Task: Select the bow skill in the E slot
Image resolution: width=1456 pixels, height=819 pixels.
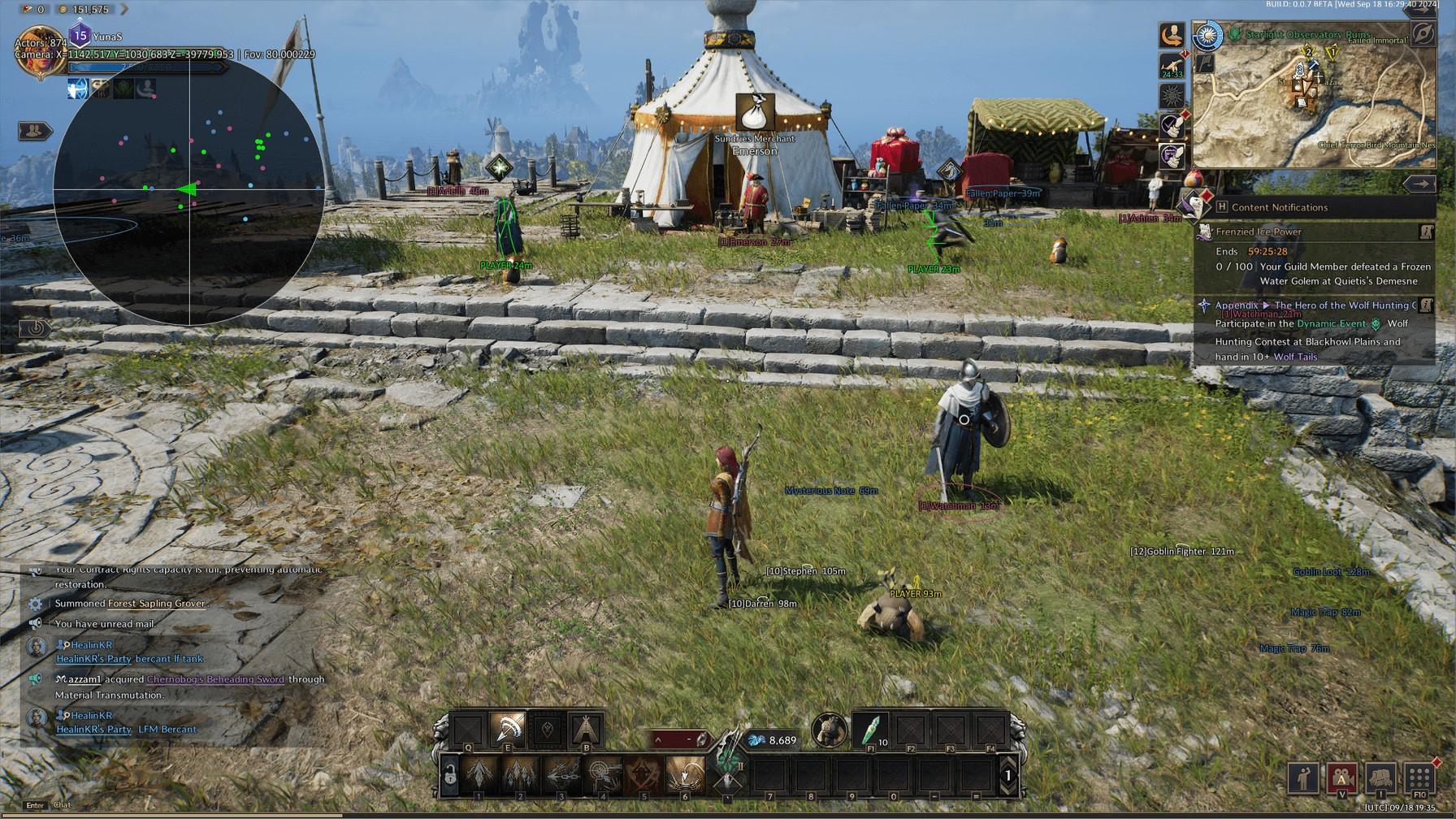Action: 507,730
